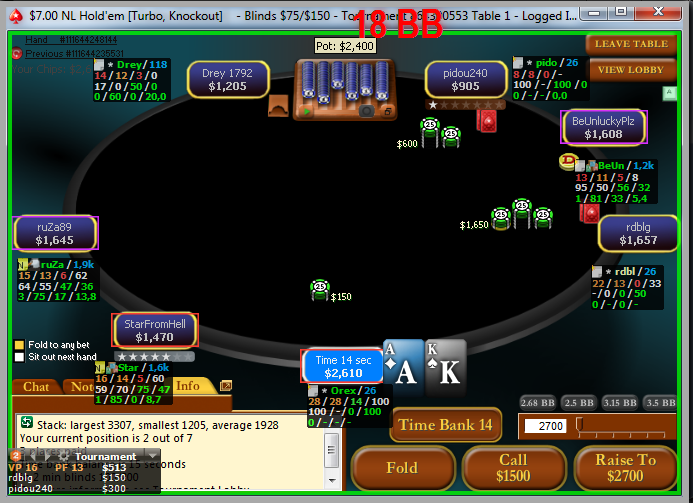Leave the table
The width and height of the screenshot is (693, 503).
(x=632, y=44)
